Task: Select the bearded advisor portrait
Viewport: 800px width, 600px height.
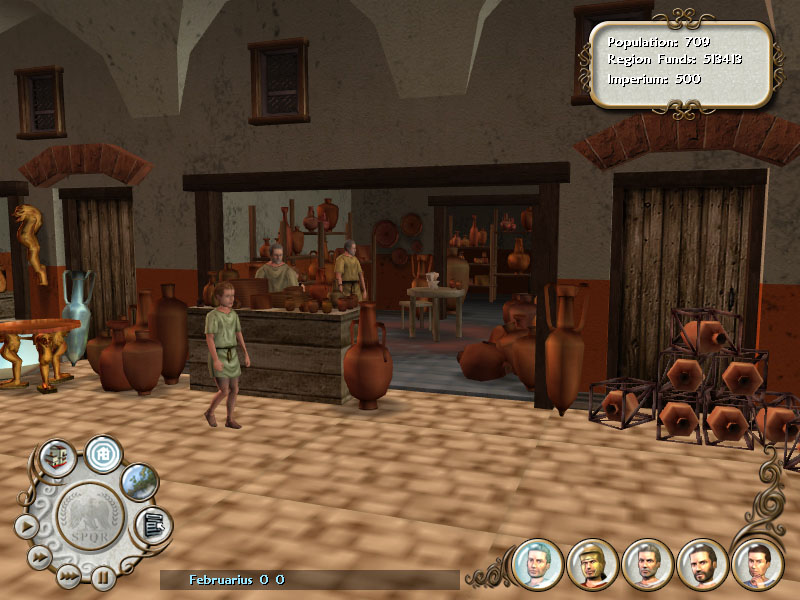Action: point(701,563)
